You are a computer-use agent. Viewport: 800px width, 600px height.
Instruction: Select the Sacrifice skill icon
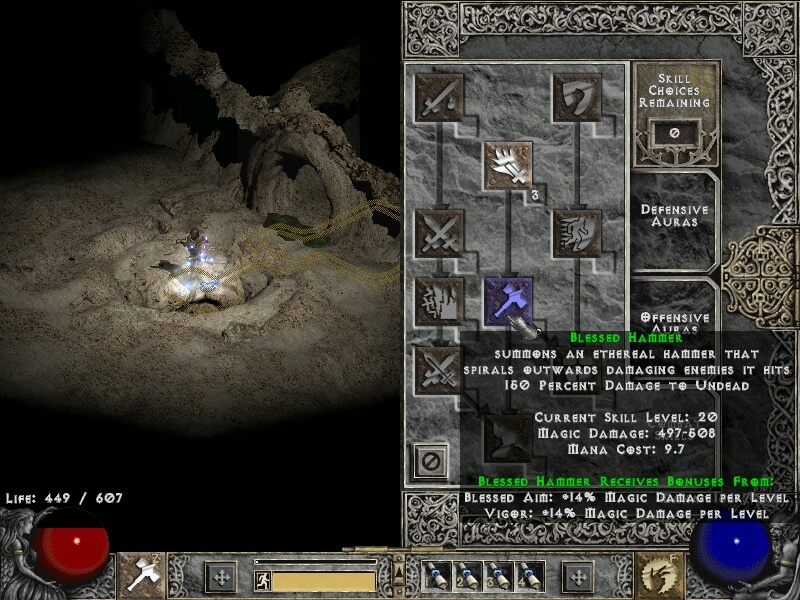pos(439,96)
